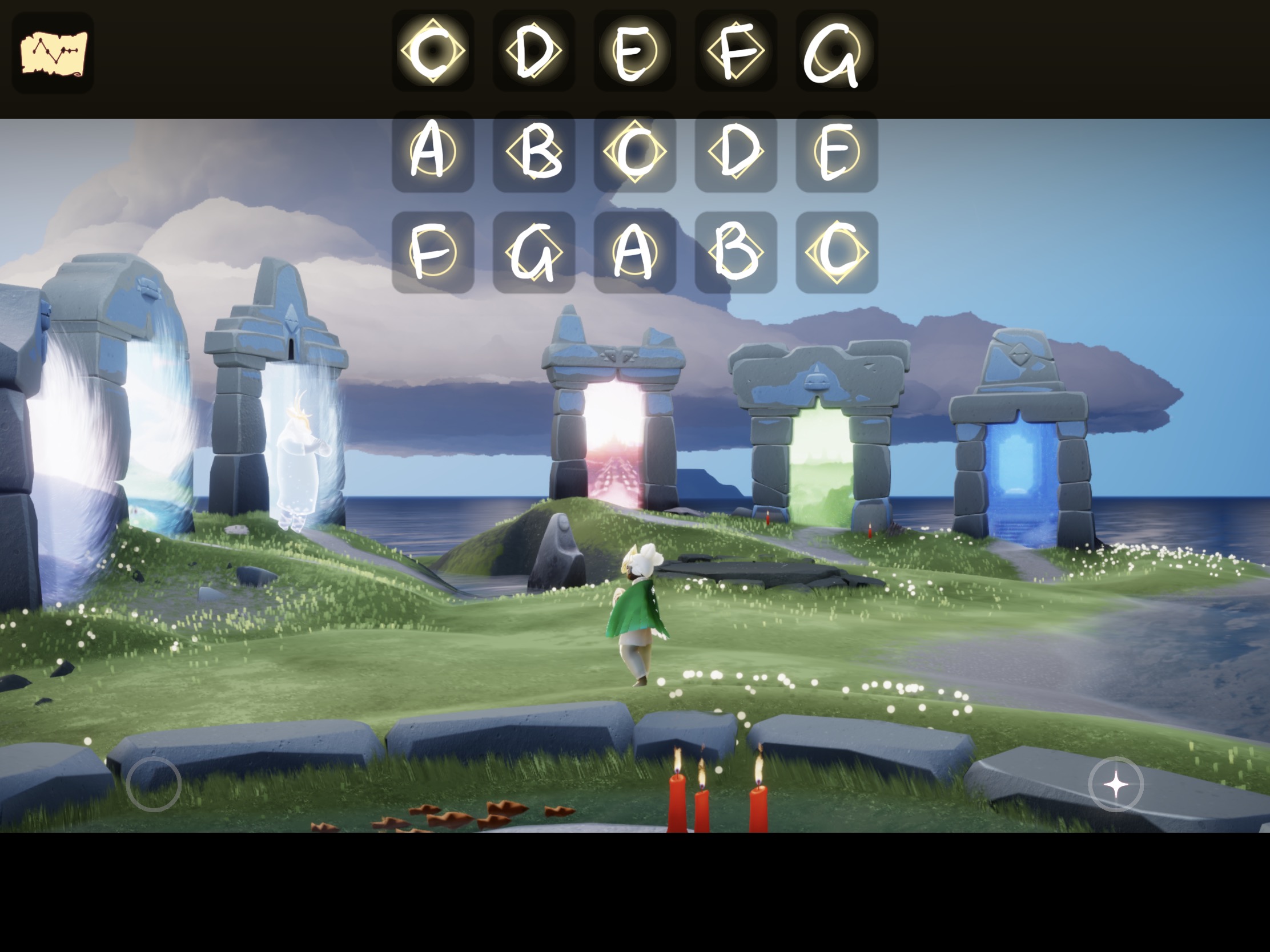Activate the four-point star call button
The image size is (1270, 952).
(x=1116, y=784)
